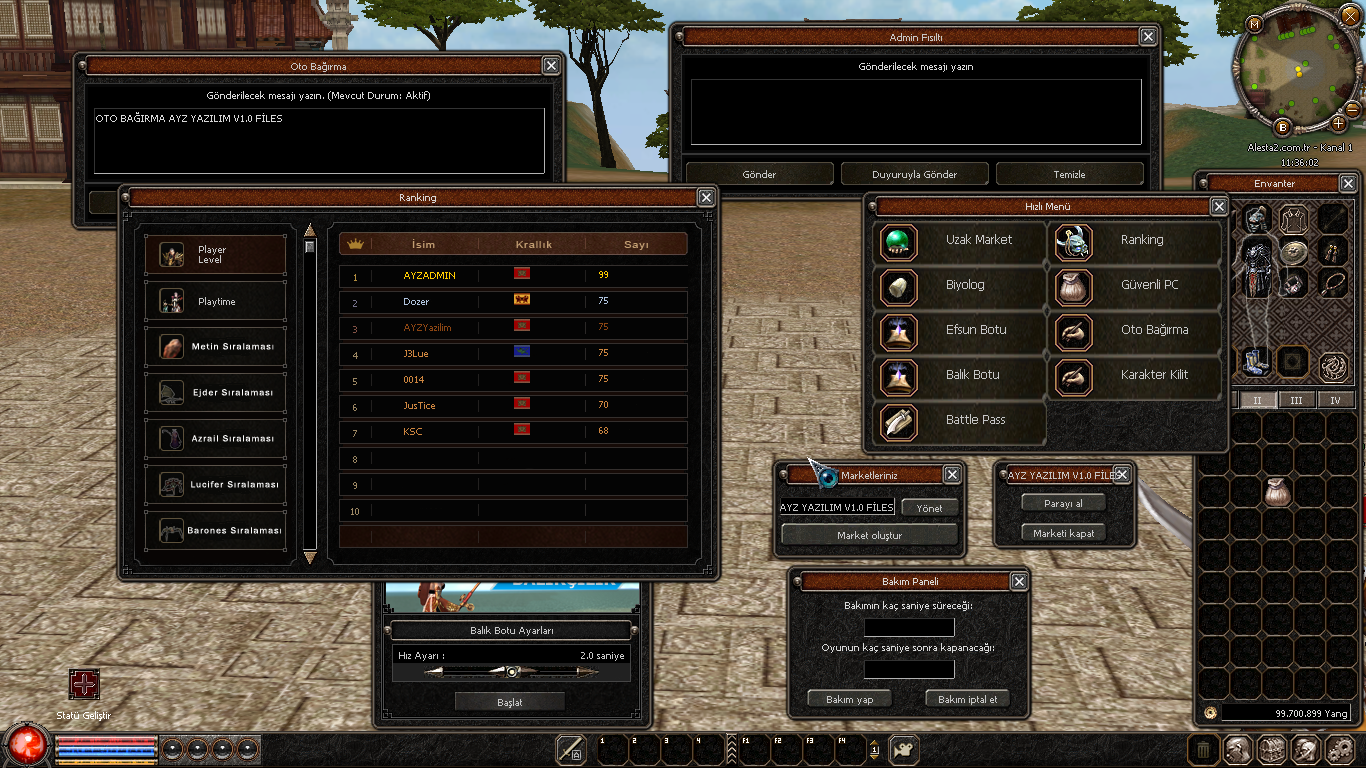Open Uzak Market from the quick menu

coord(960,241)
